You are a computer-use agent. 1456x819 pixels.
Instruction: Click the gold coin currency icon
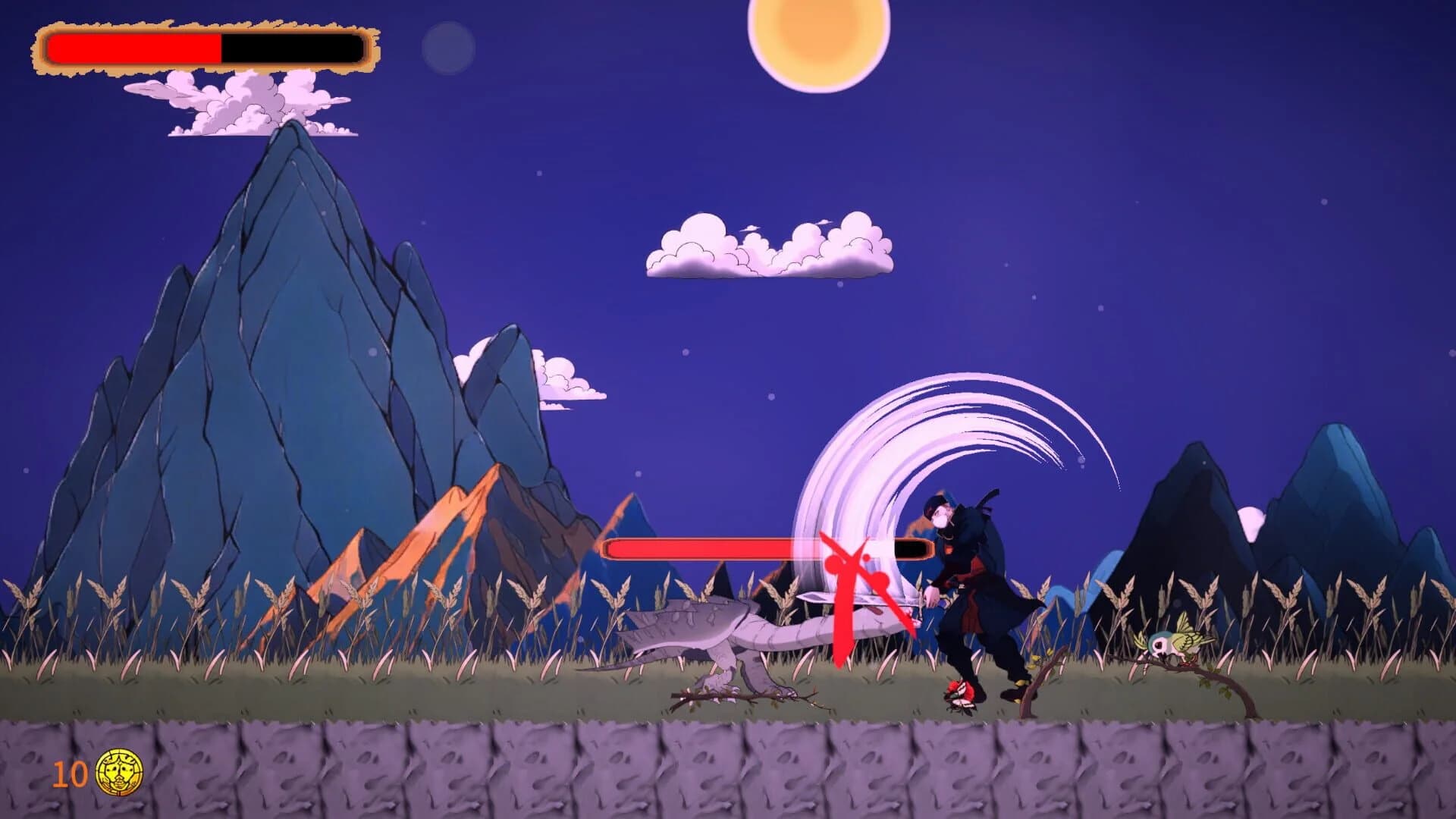click(118, 770)
